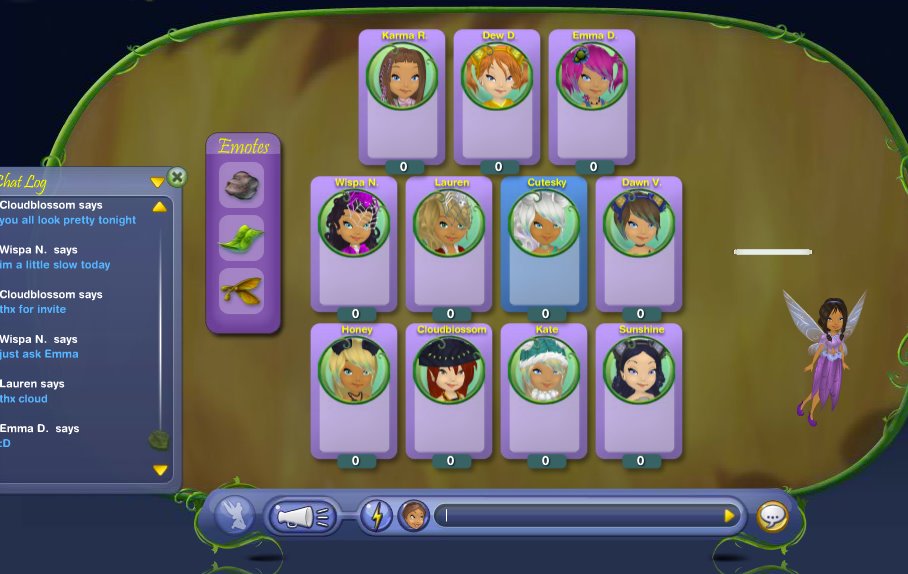
Task: Use the green leaf emote
Action: point(241,238)
